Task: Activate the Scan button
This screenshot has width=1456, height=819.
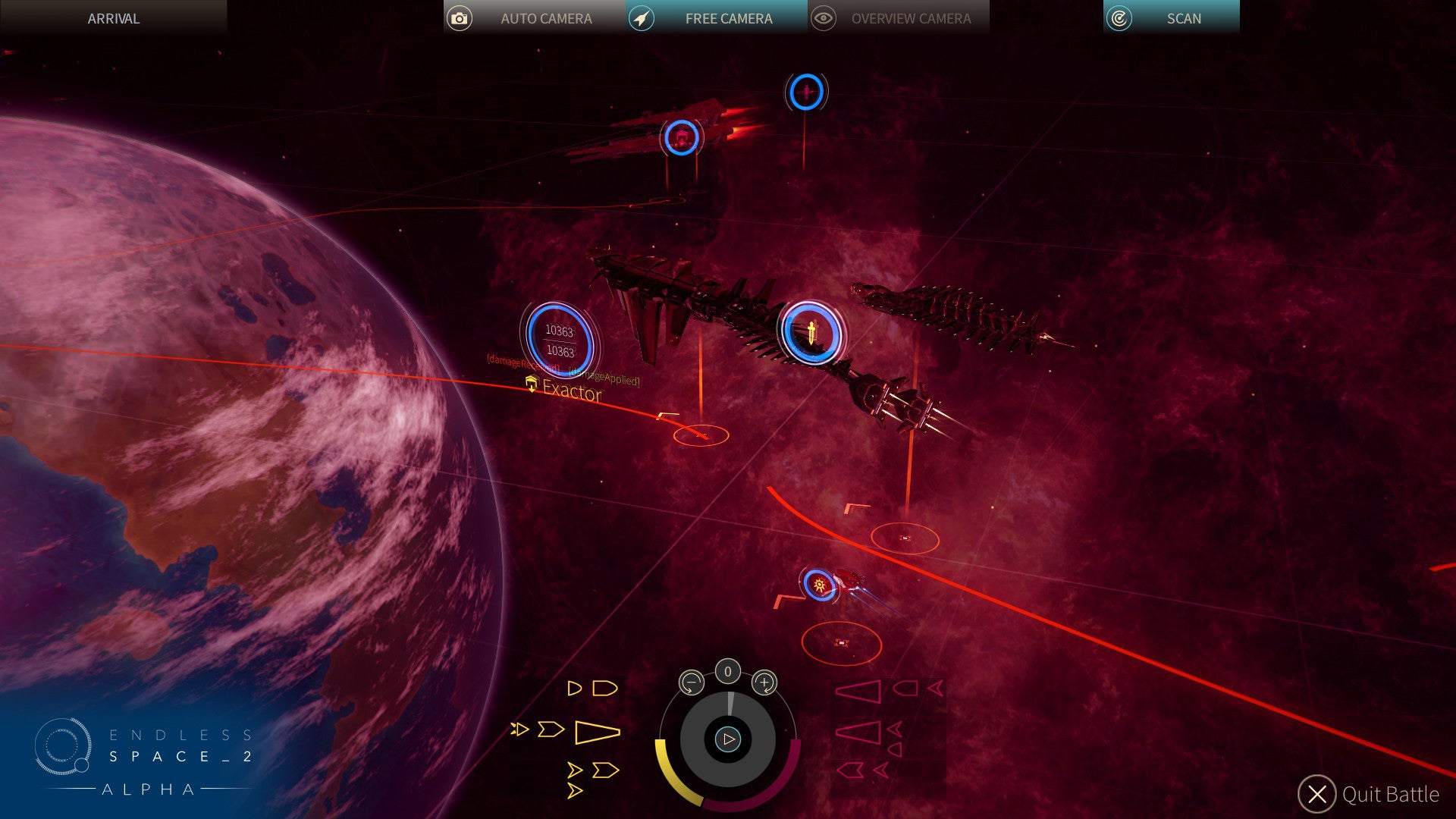Action: [1171, 18]
